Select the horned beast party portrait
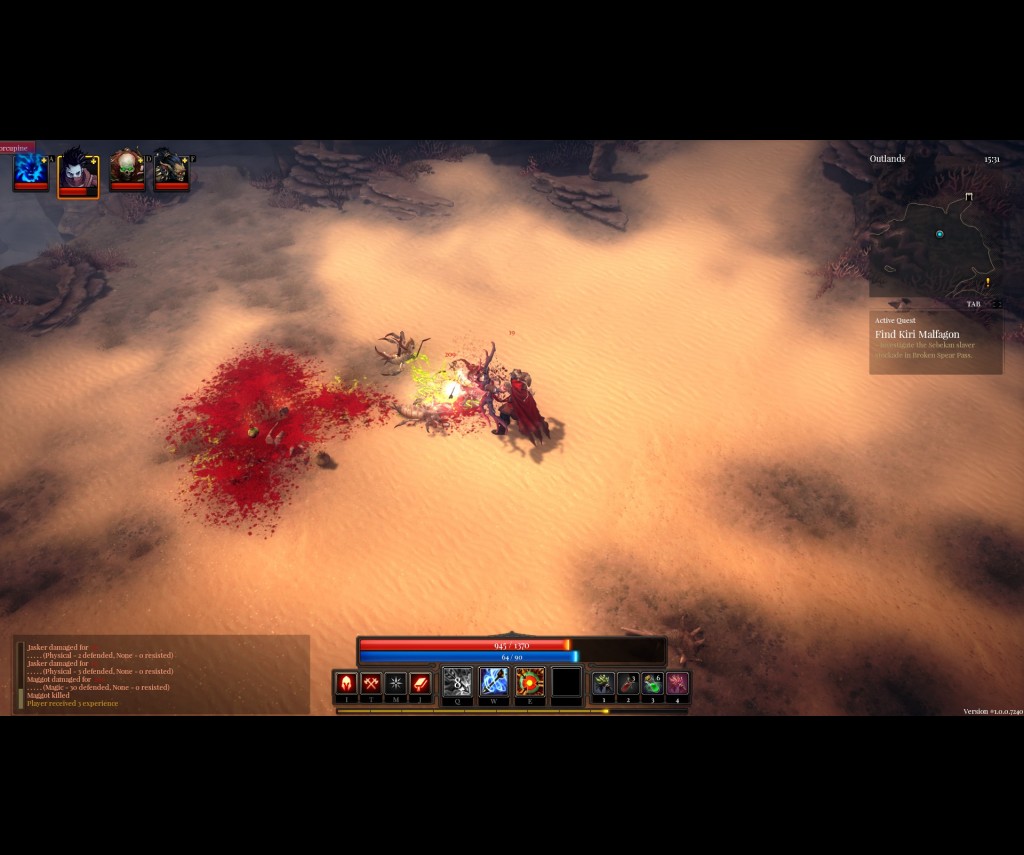Screen dimensions: 1024x855 (x=171, y=170)
